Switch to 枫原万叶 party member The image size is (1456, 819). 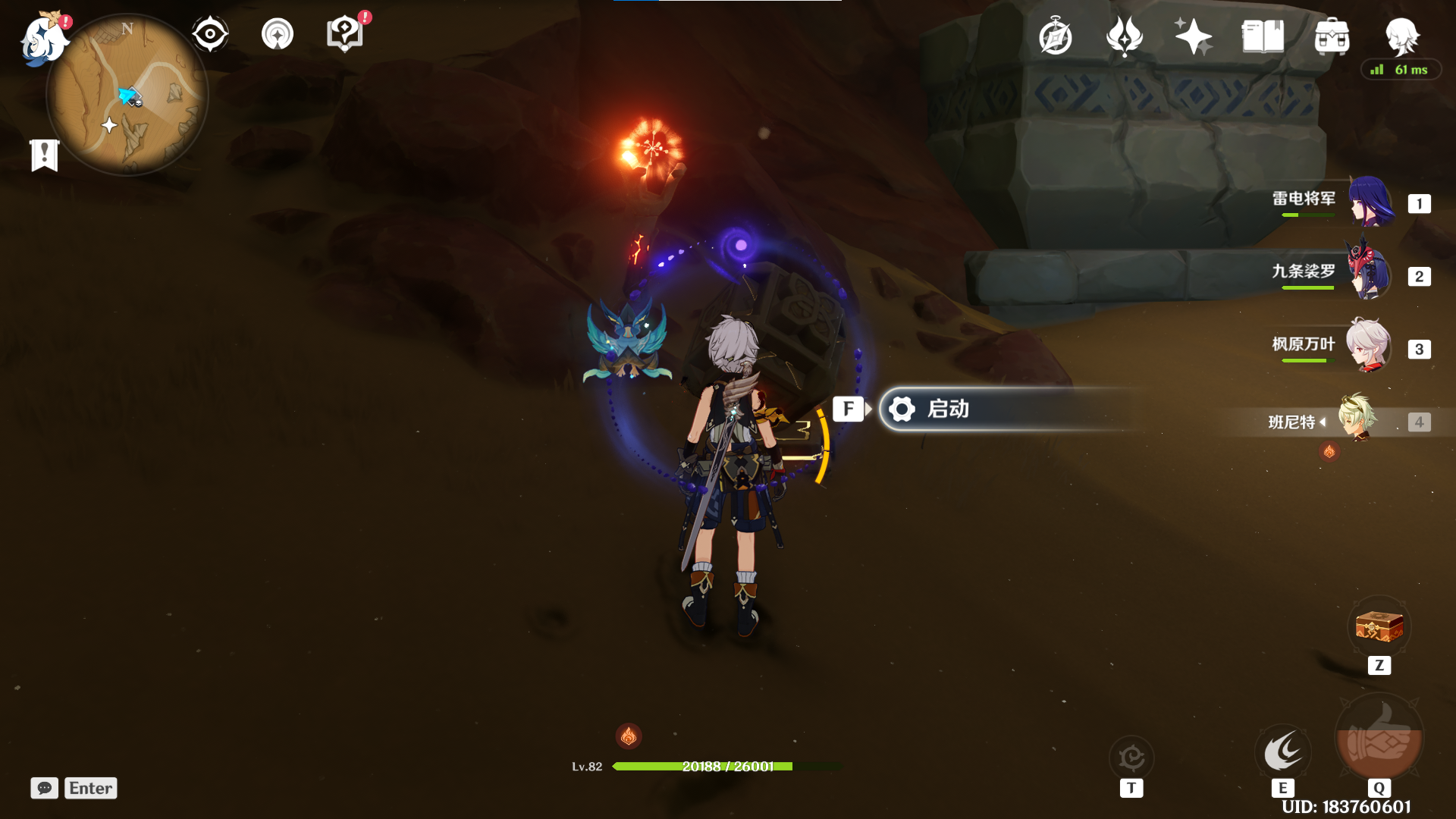click(x=1369, y=346)
